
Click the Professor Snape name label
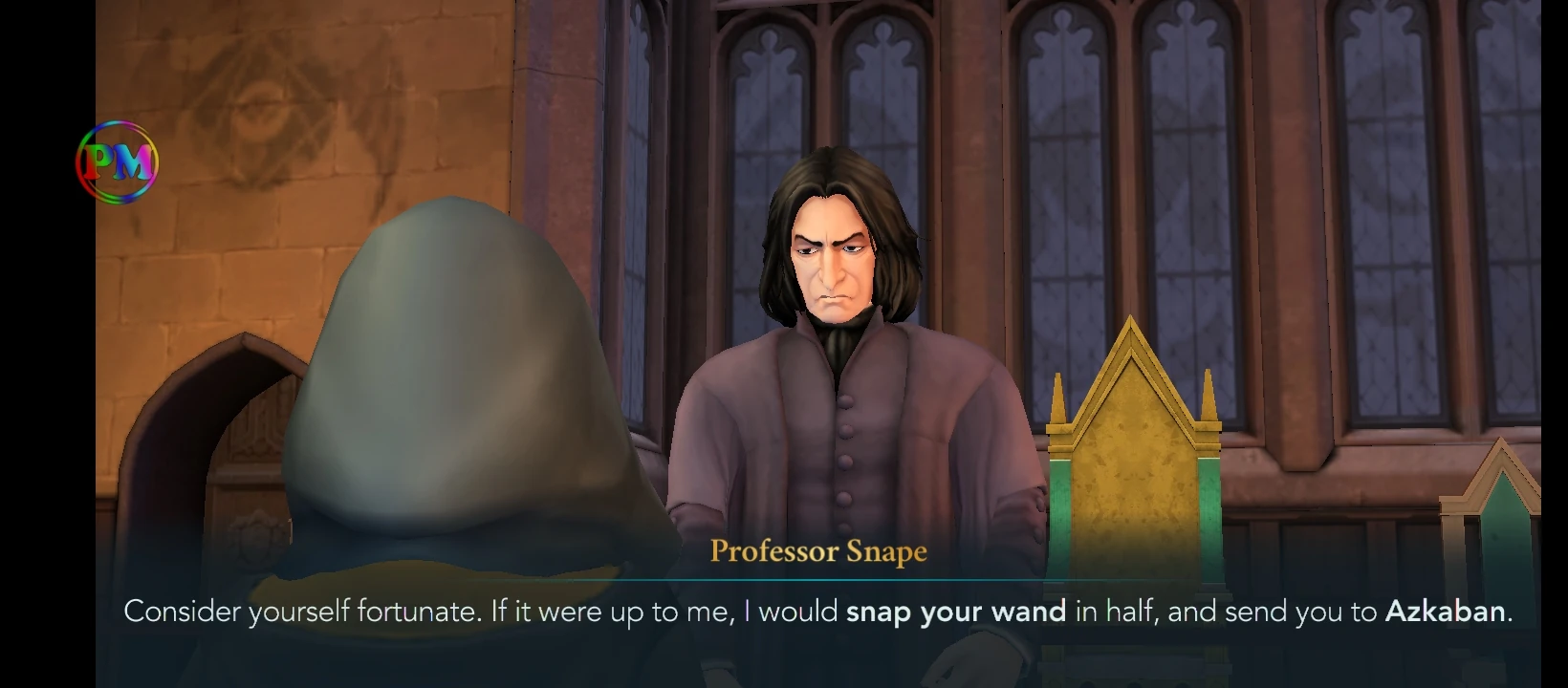coord(817,551)
